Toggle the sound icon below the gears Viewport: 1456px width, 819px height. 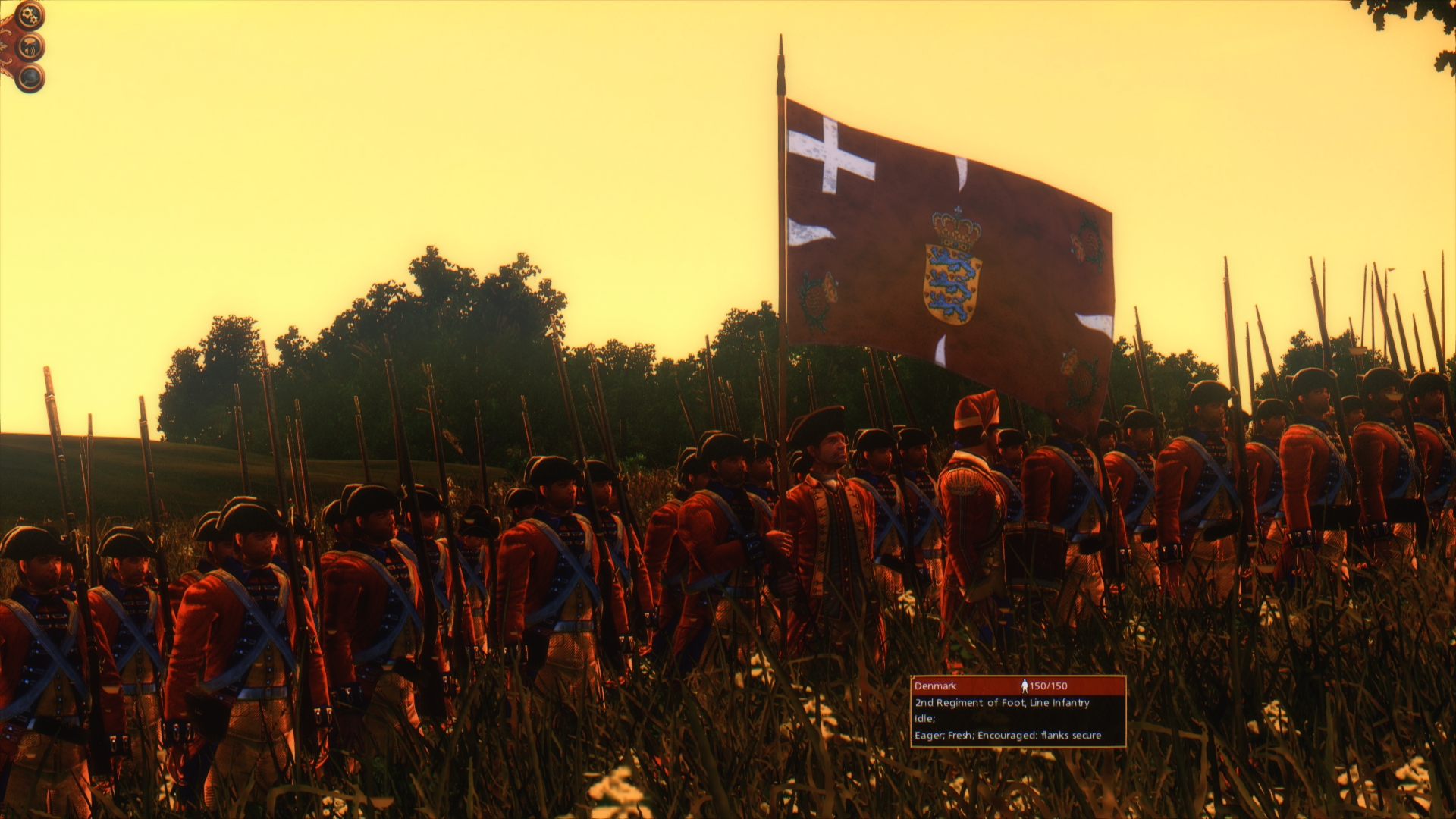point(30,47)
